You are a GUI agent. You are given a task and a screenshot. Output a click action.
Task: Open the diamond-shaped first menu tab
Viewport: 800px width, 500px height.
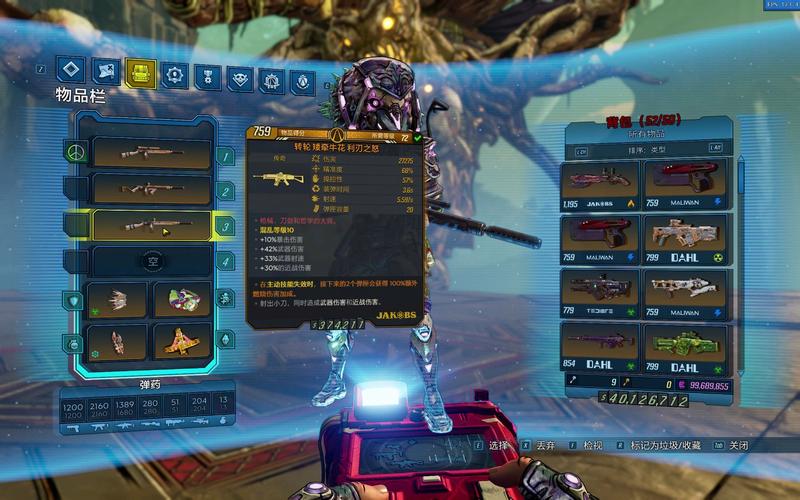coord(69,69)
